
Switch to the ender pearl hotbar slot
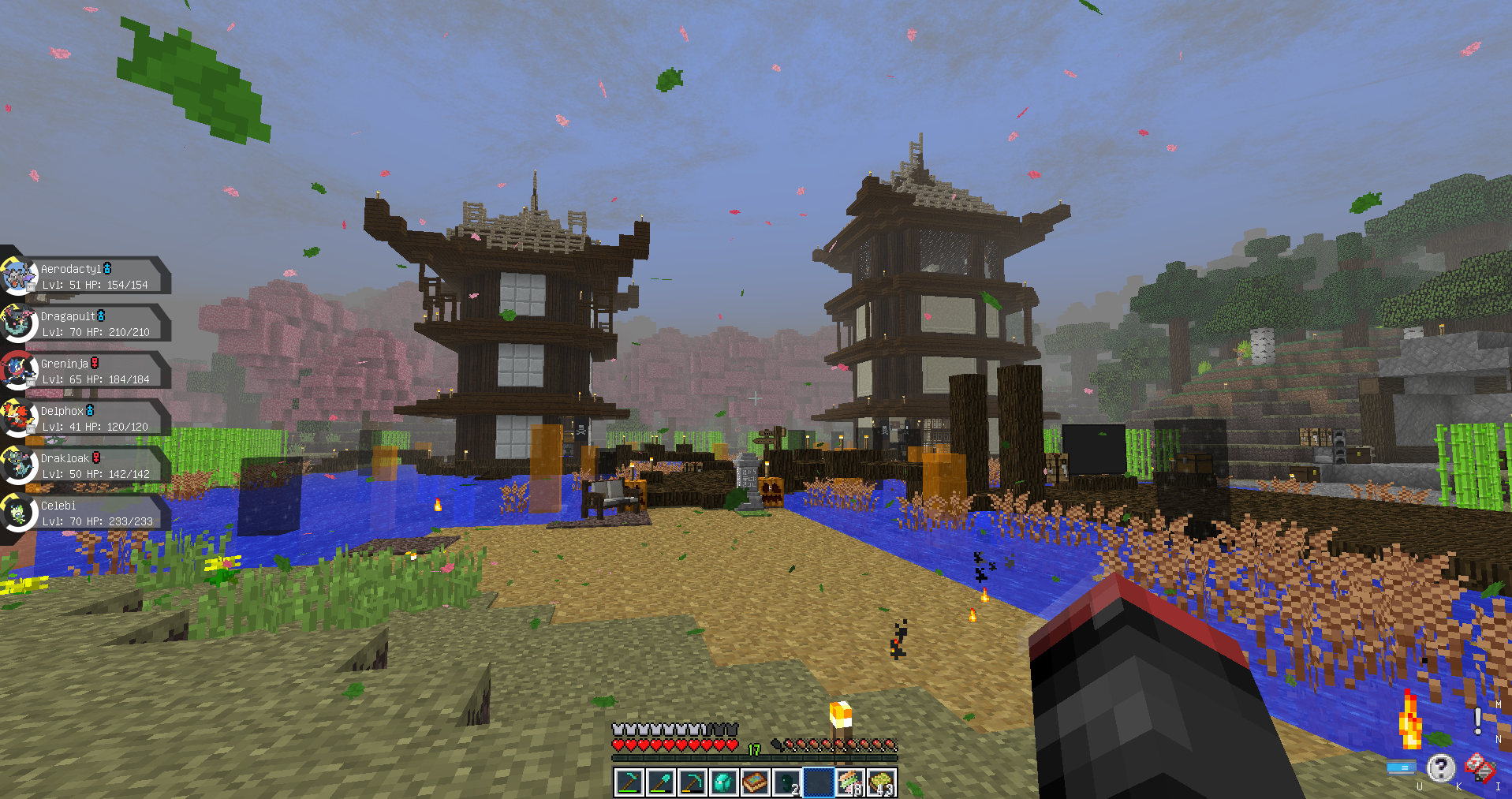coord(787,782)
